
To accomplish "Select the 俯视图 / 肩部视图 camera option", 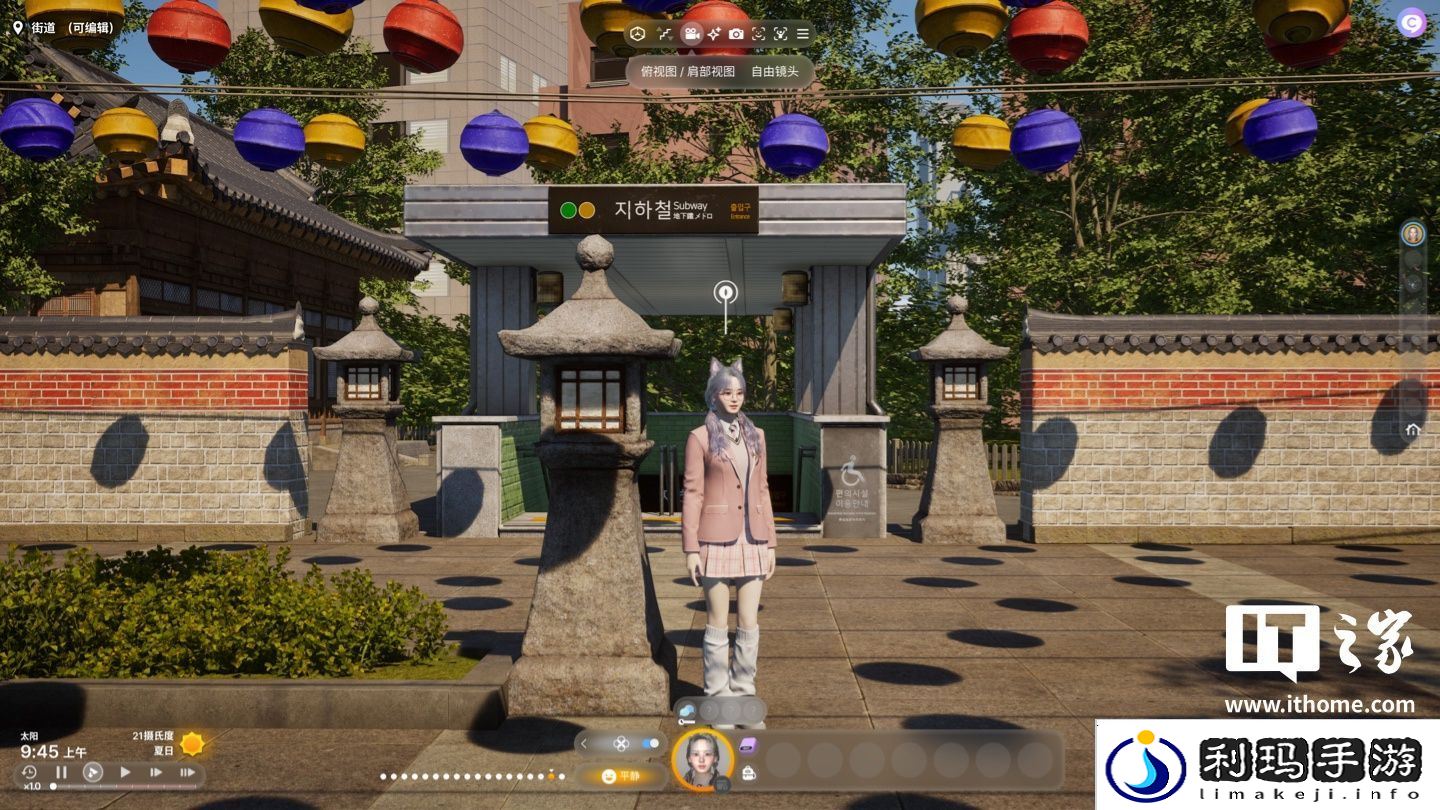I will (x=687, y=72).
